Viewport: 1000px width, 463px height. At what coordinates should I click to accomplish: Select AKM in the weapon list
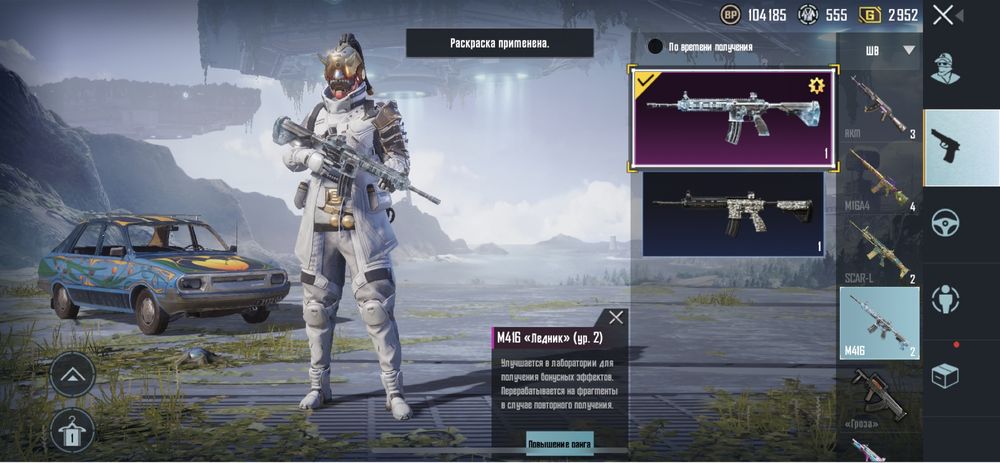tap(878, 105)
